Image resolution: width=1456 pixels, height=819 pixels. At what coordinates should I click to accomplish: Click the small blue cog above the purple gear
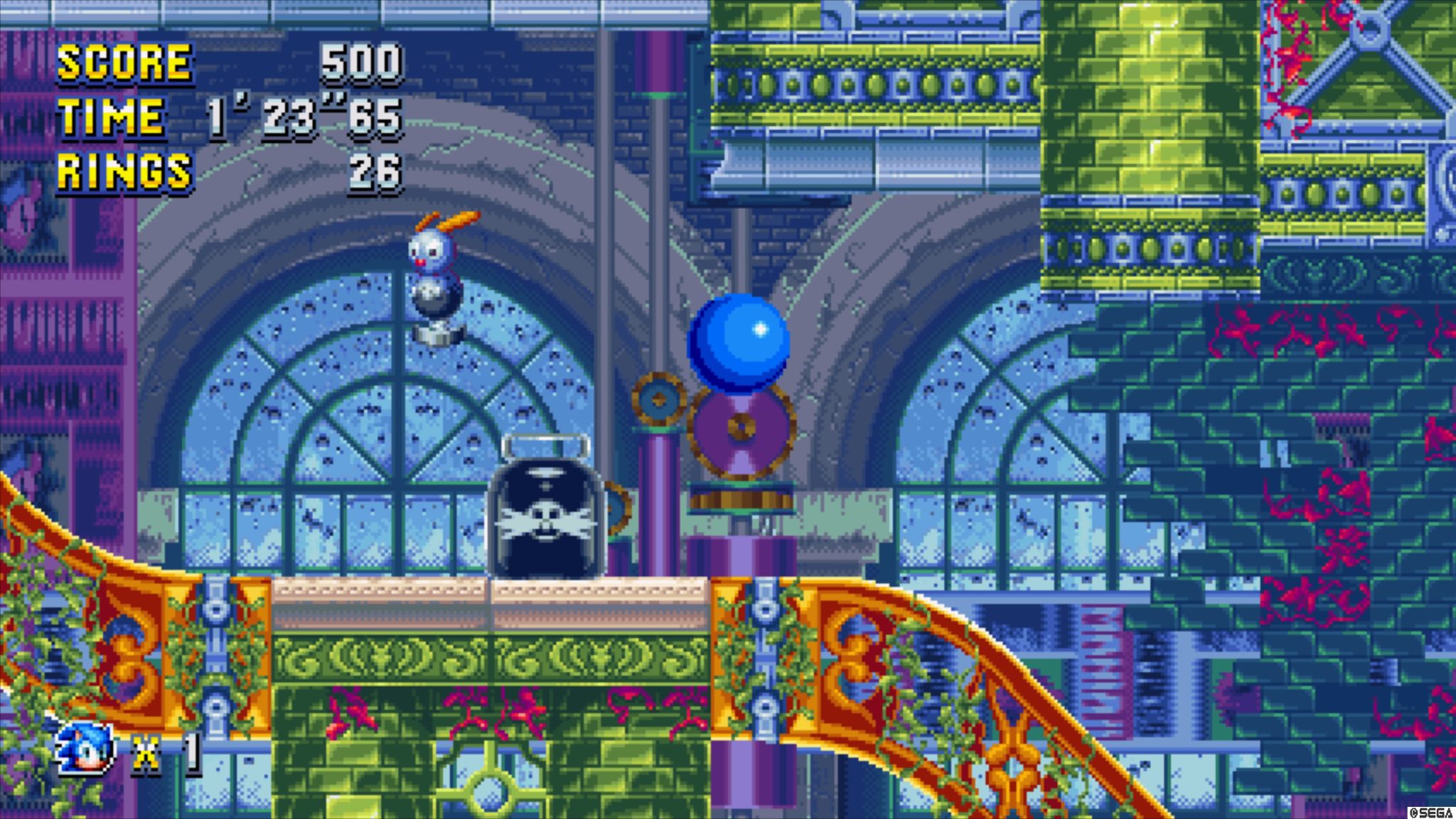661,398
